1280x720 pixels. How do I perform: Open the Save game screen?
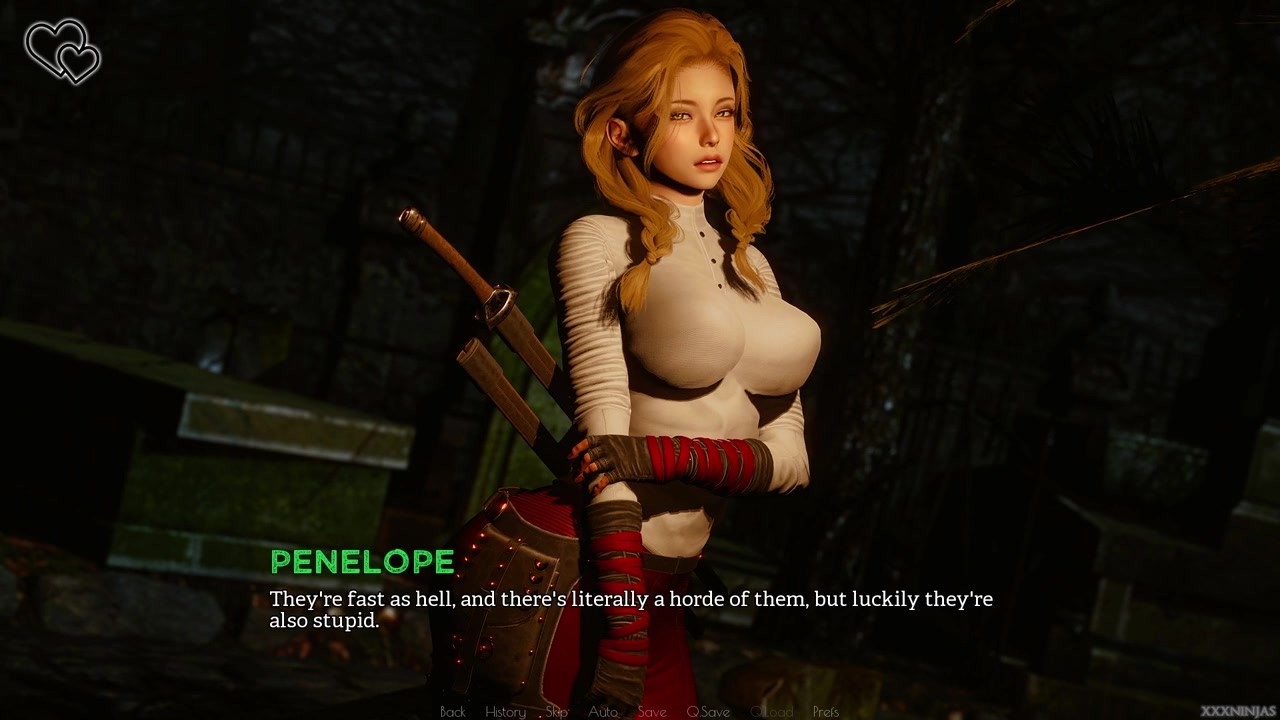652,712
